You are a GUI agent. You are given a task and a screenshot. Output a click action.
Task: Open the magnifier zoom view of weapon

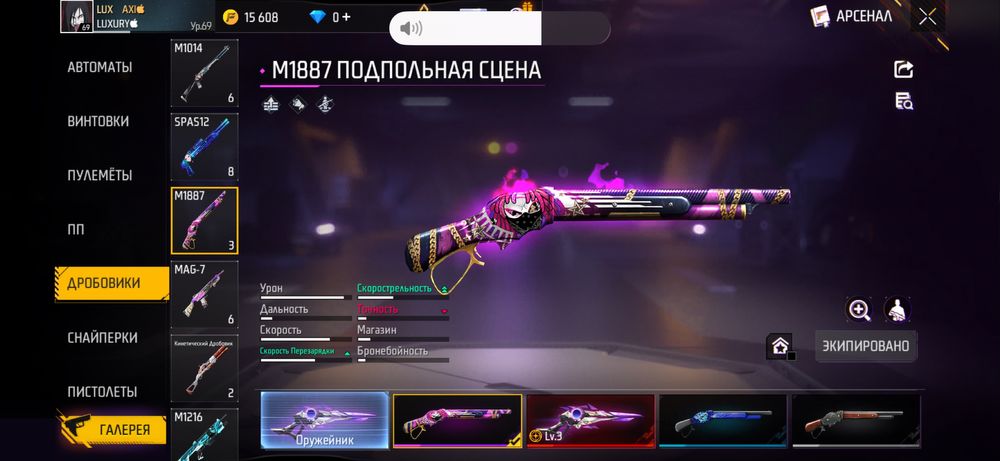859,310
